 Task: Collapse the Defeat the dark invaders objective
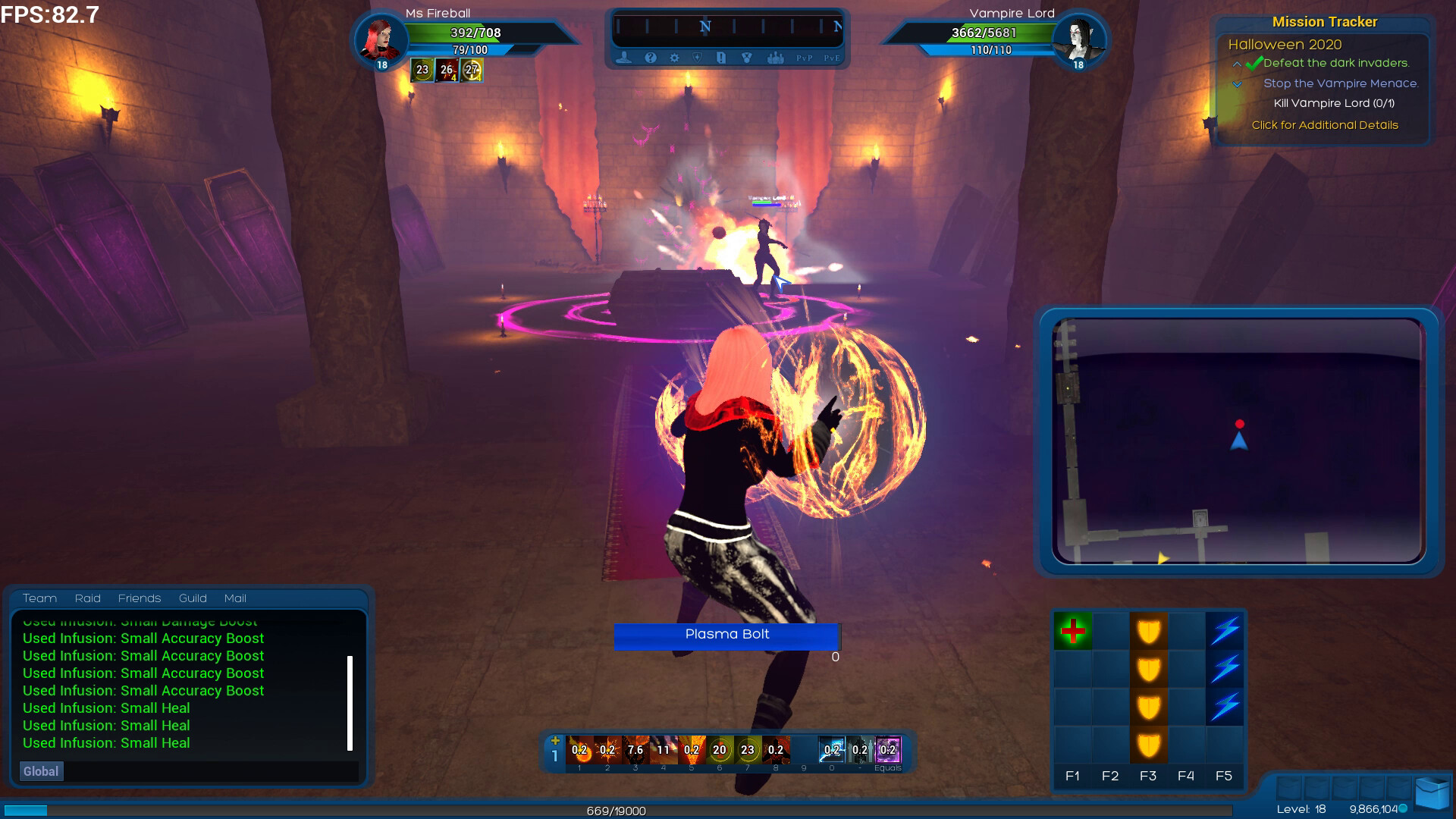tap(1239, 64)
